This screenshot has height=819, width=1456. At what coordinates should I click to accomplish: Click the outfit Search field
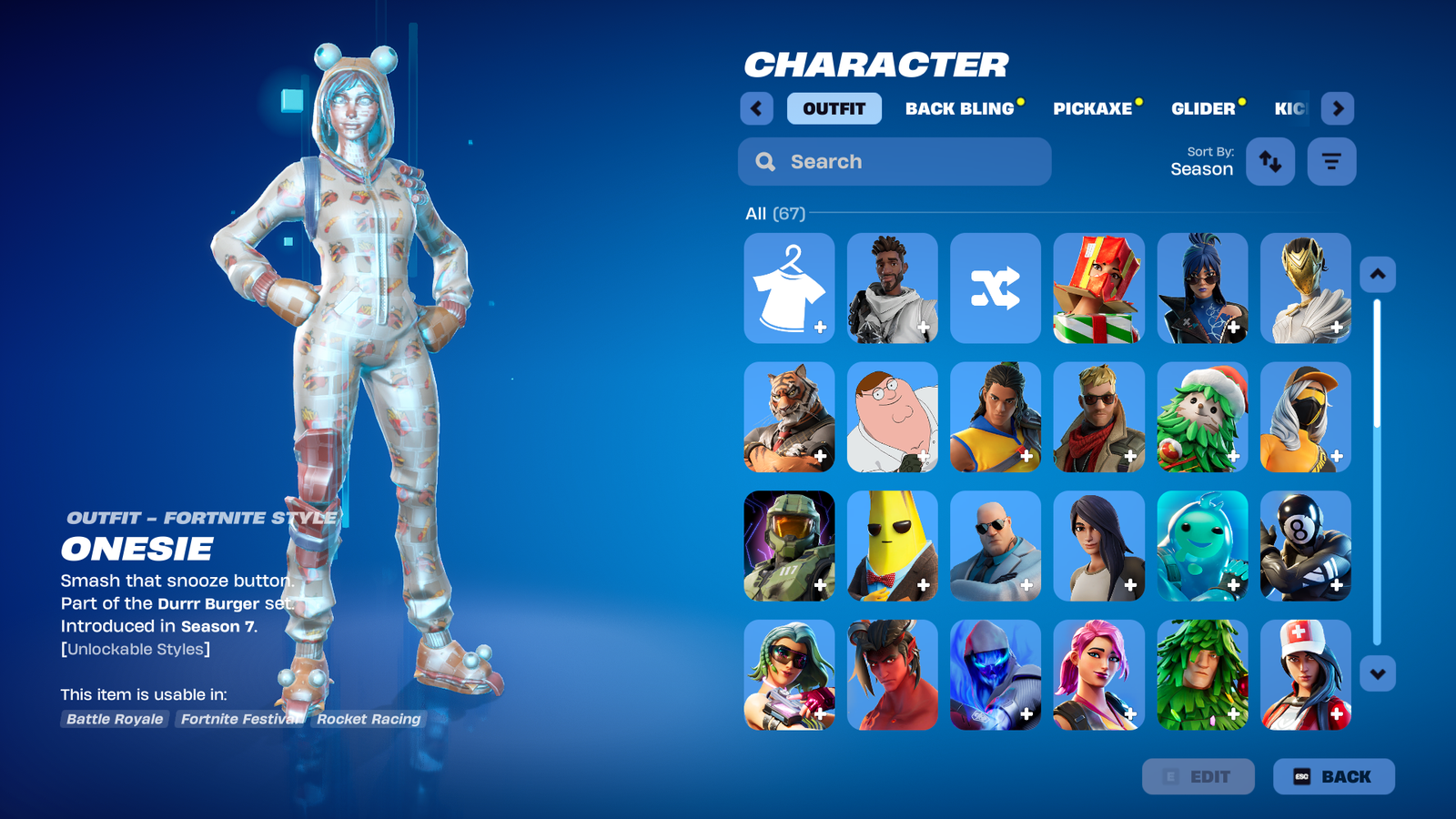click(x=895, y=162)
